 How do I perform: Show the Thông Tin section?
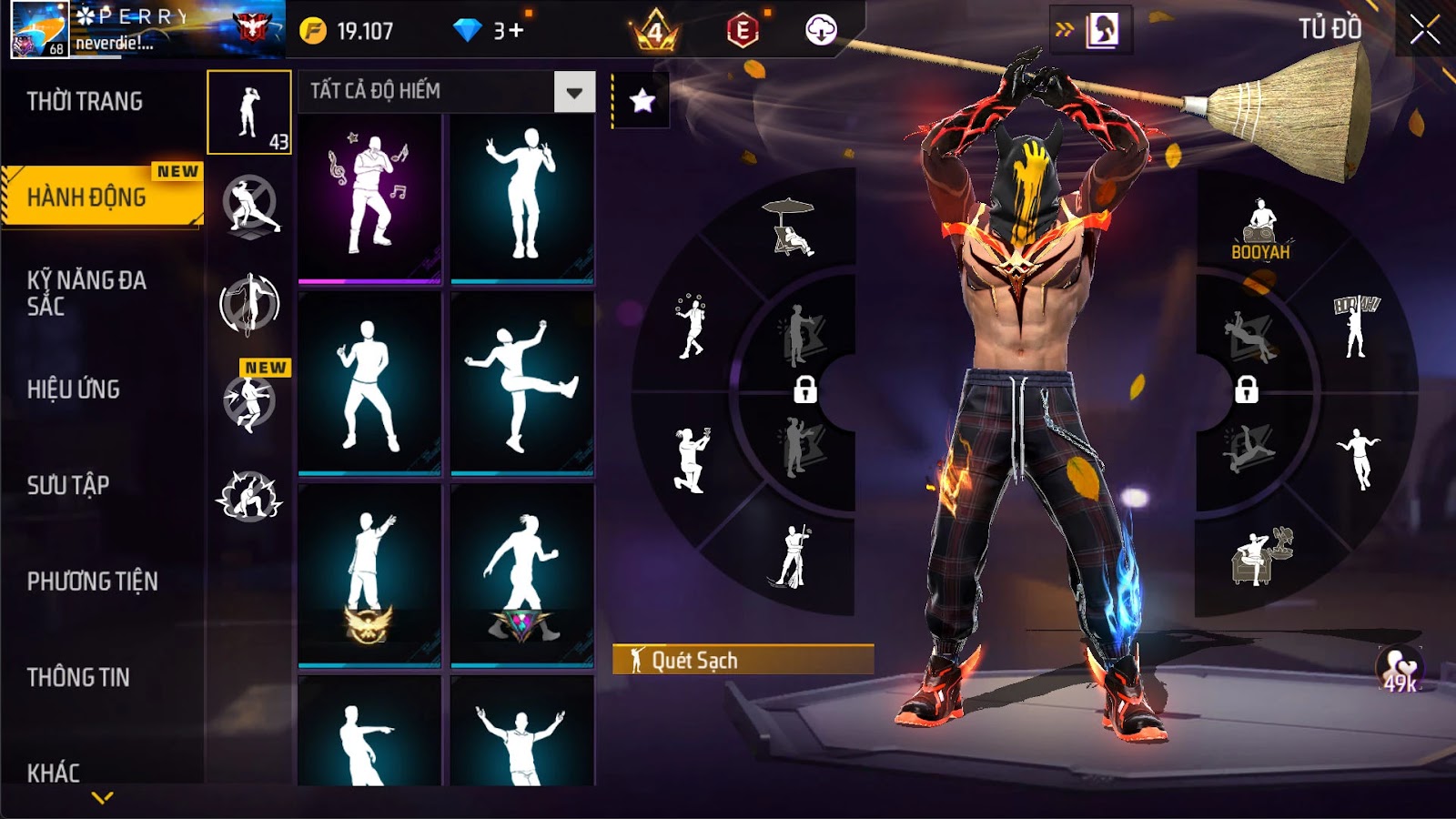78,677
